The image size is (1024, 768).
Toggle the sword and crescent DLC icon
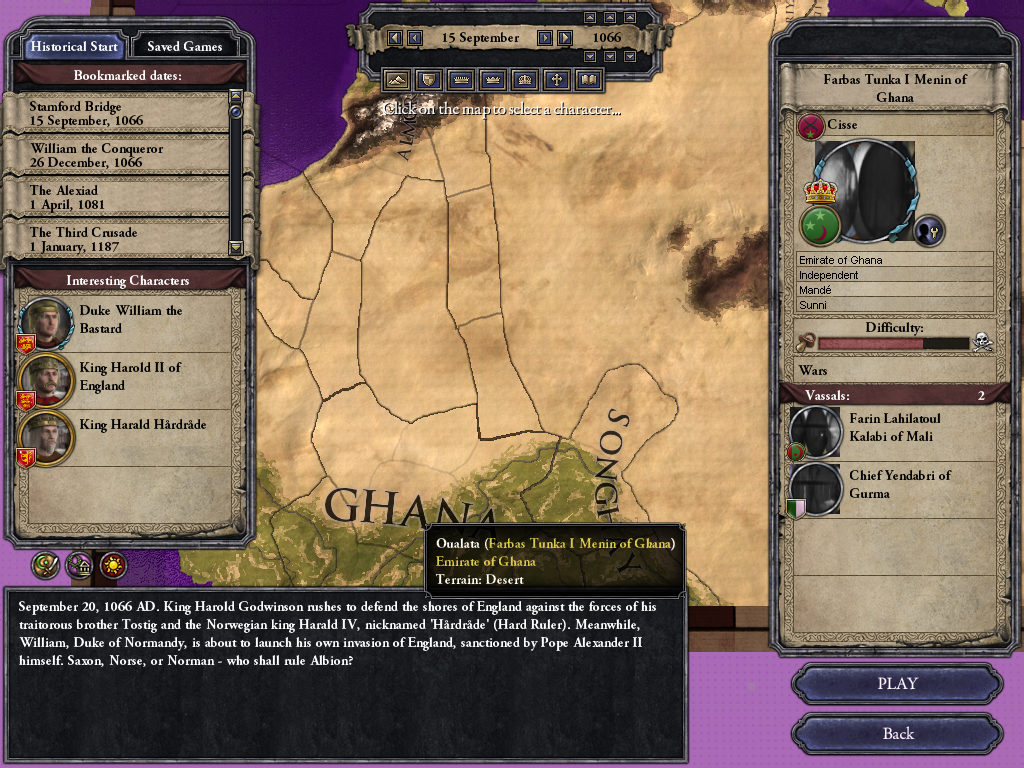[x=46, y=566]
